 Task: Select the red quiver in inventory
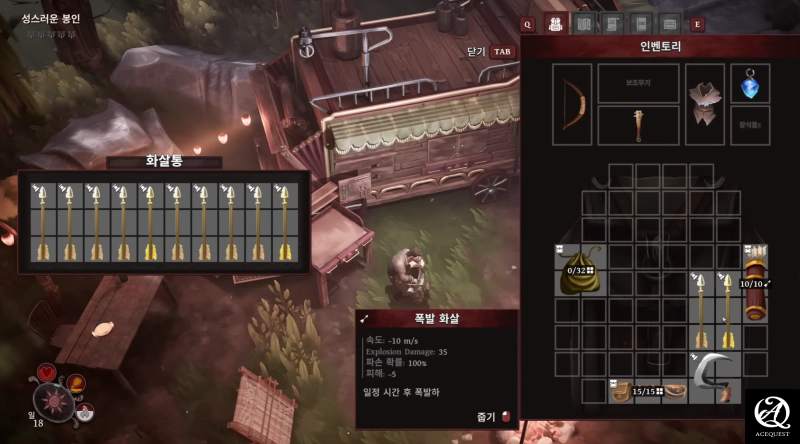coord(753,284)
